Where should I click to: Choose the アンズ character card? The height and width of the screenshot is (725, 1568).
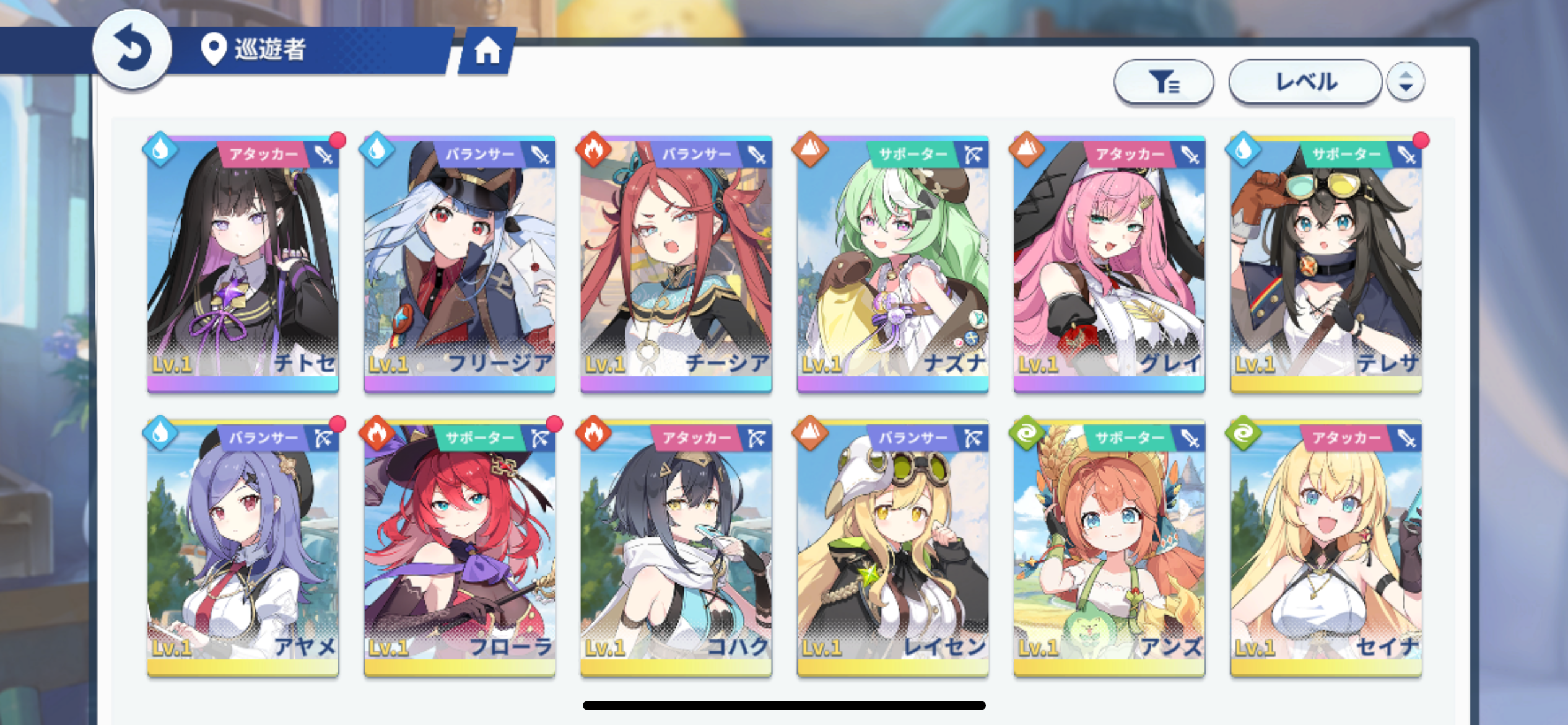[1109, 548]
